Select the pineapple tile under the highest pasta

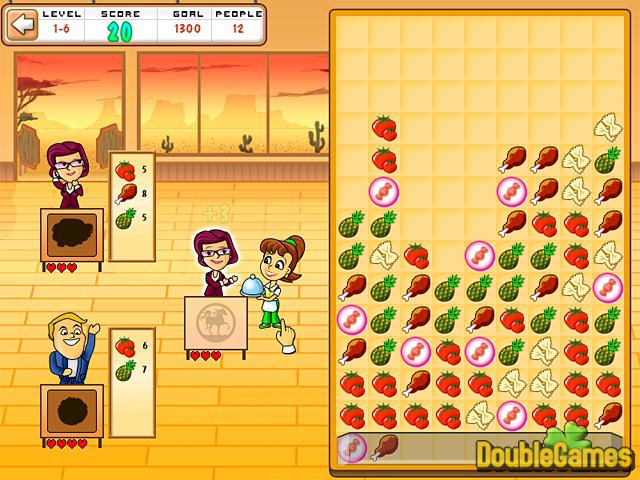[x=607, y=159]
